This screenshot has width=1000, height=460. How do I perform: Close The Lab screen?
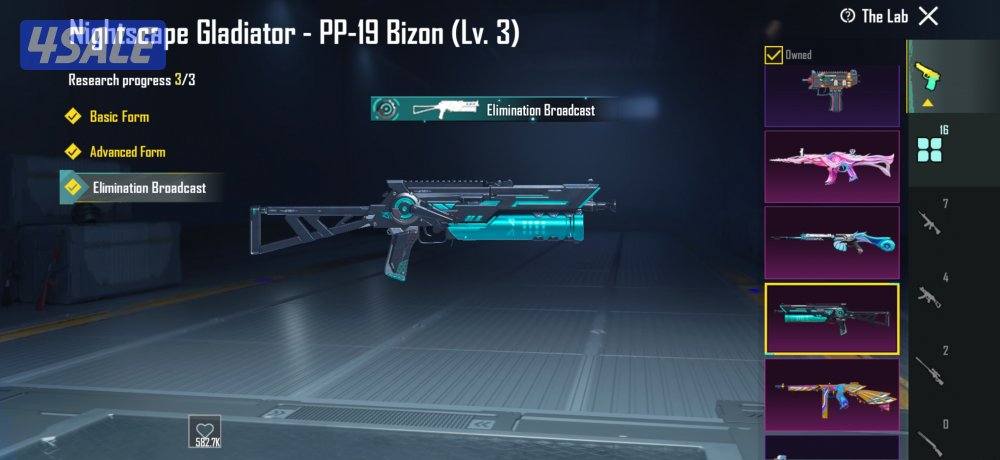[x=928, y=15]
